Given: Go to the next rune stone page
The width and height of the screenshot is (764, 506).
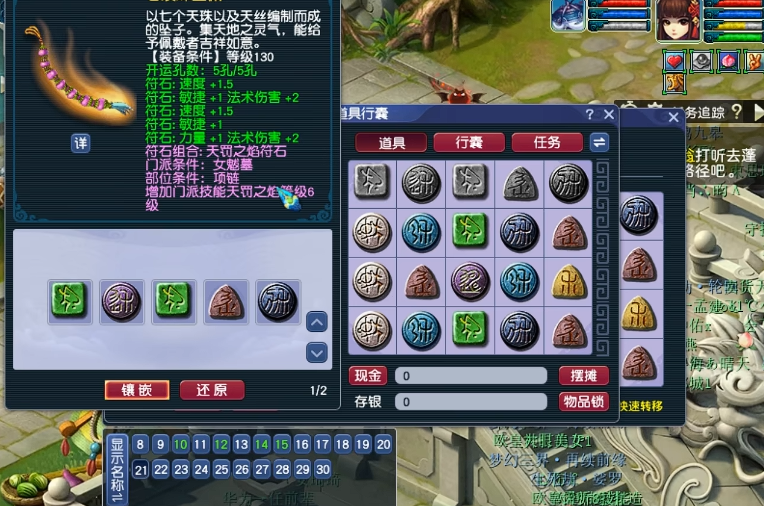Looking at the screenshot, I should point(317,352).
